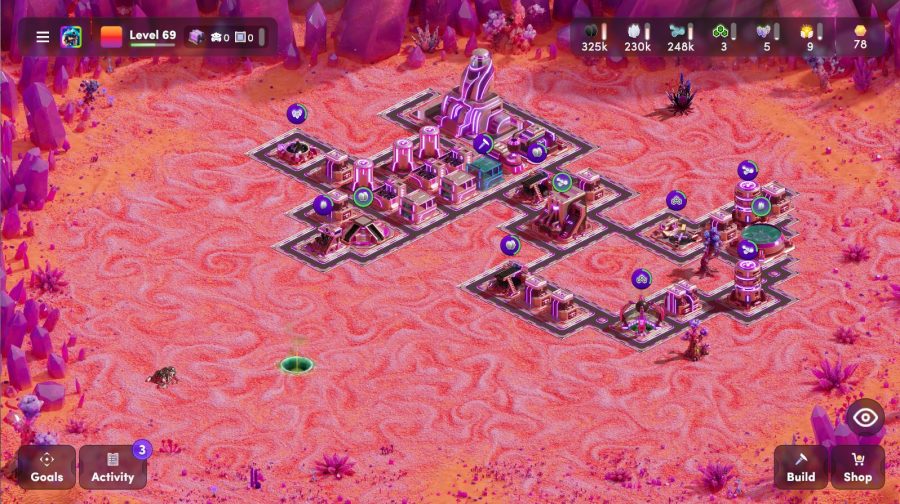Toggle the eye visibility button

coord(865,417)
